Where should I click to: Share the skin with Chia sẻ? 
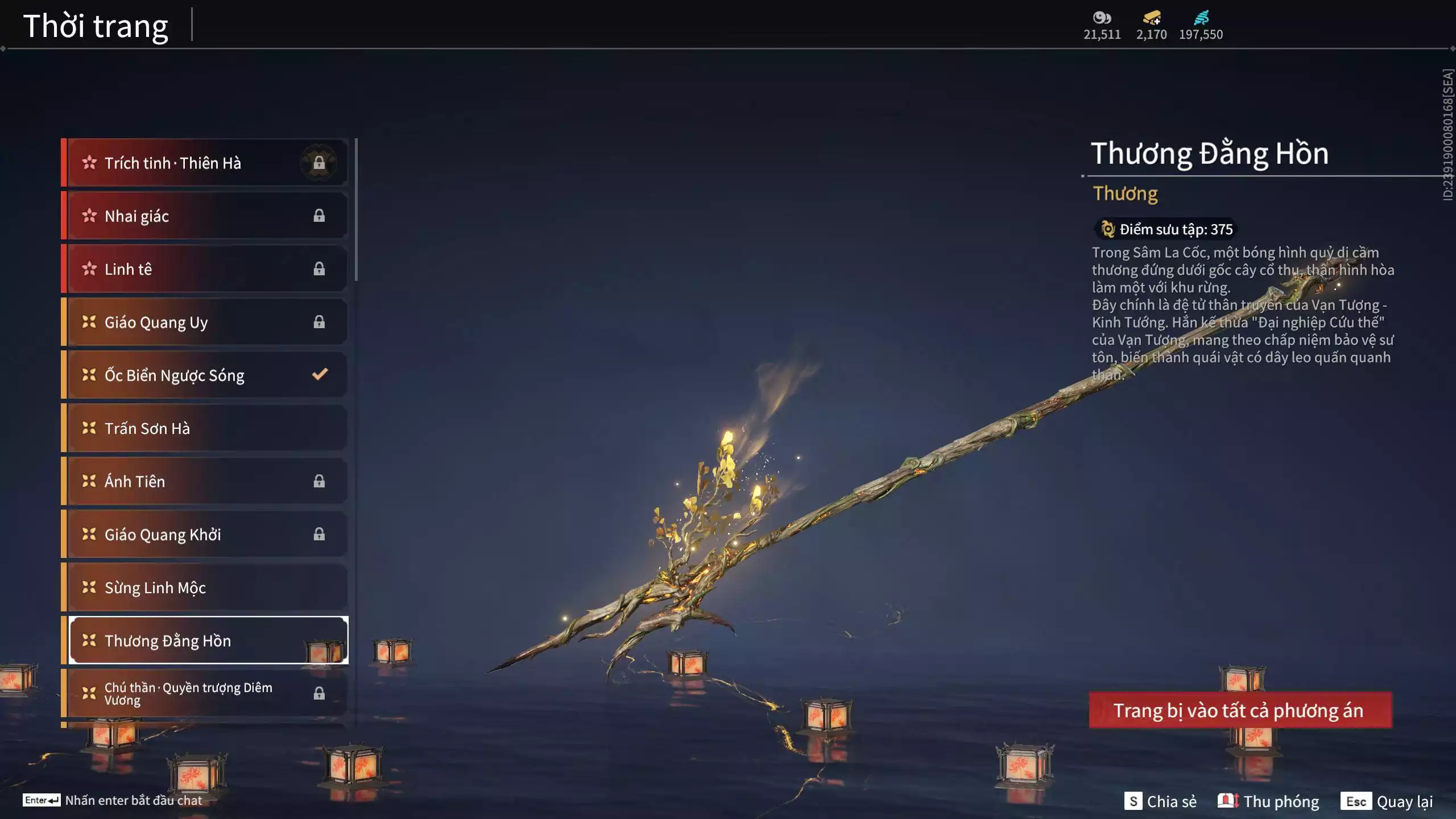[x=1160, y=801]
